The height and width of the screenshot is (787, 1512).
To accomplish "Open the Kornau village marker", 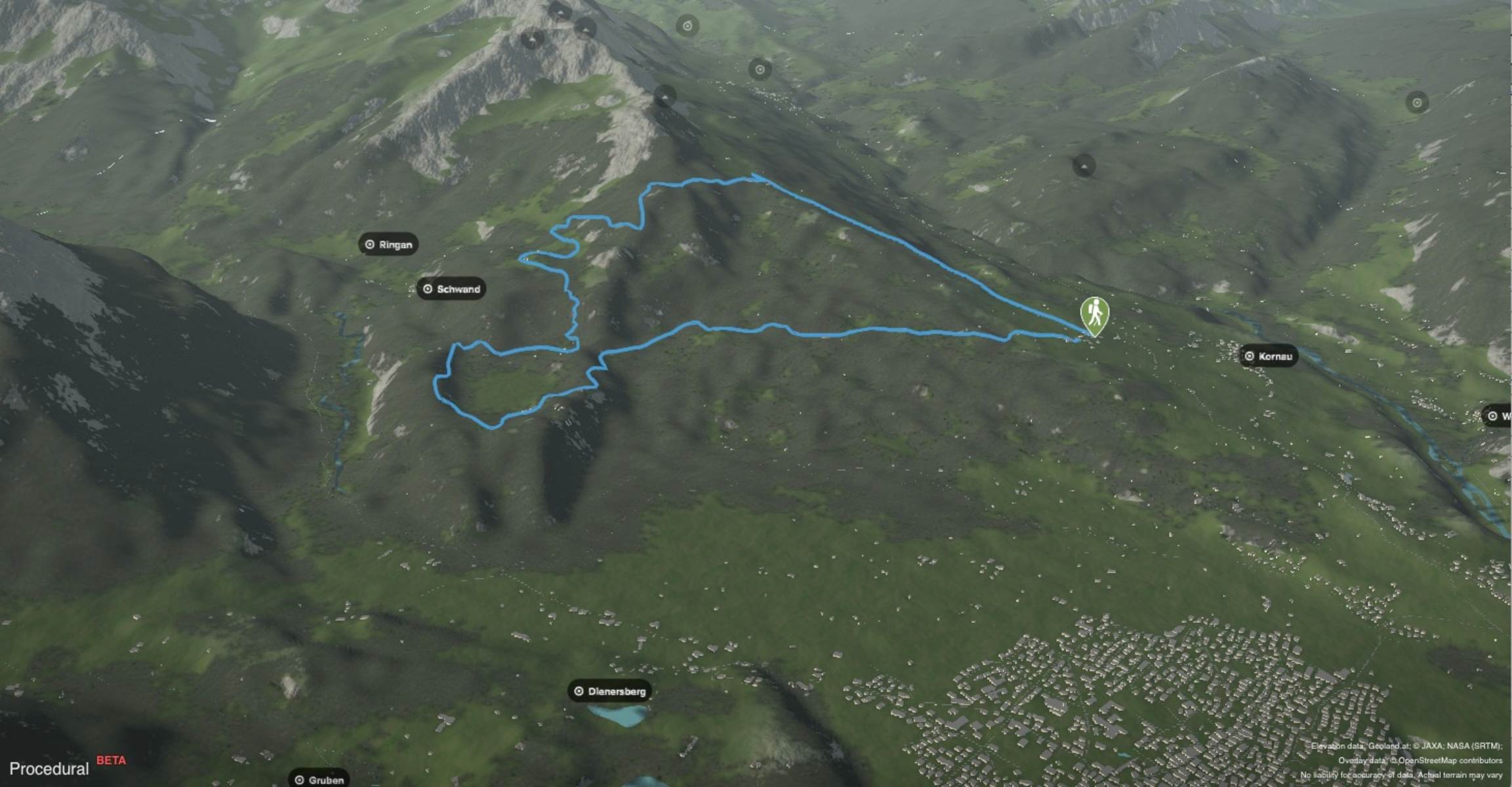I will [1269, 356].
